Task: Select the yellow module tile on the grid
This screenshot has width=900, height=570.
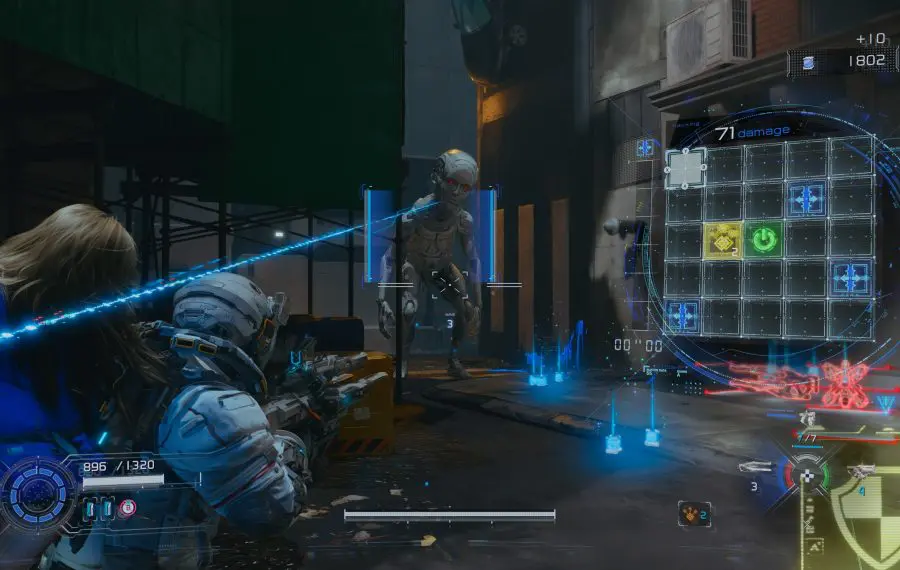Action: (x=723, y=240)
